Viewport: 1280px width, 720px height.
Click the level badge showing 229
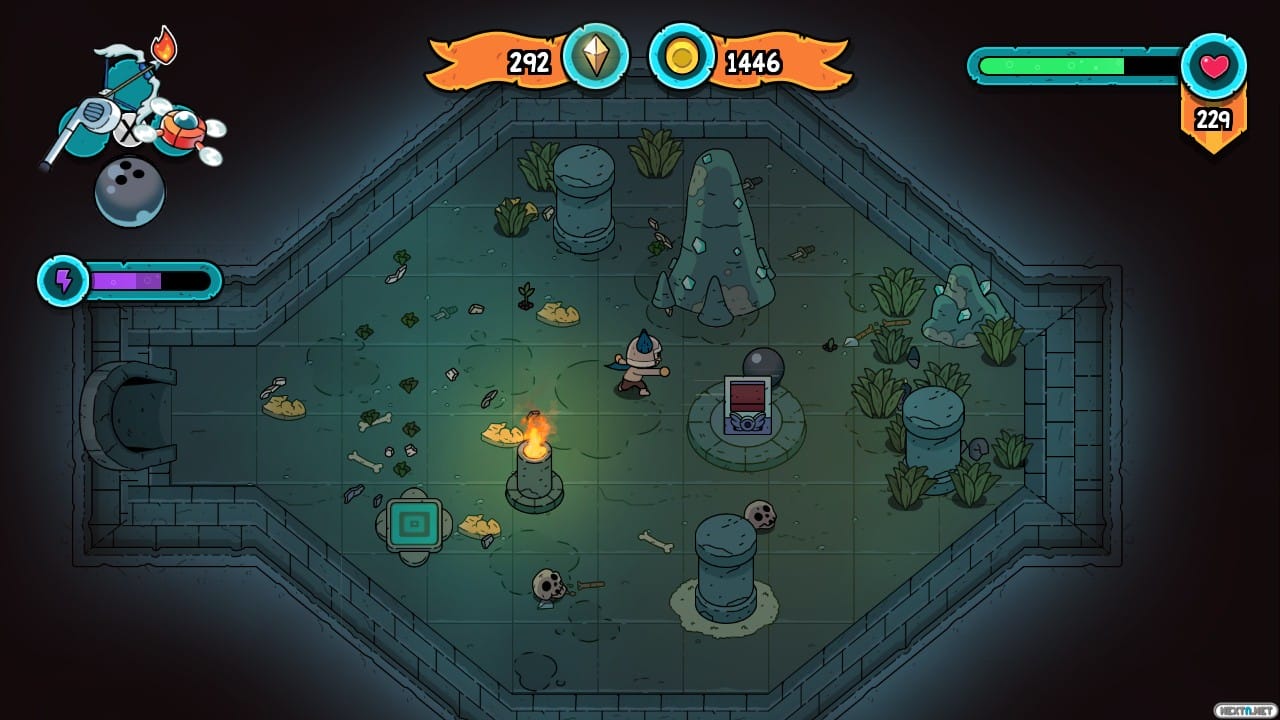pos(1213,119)
